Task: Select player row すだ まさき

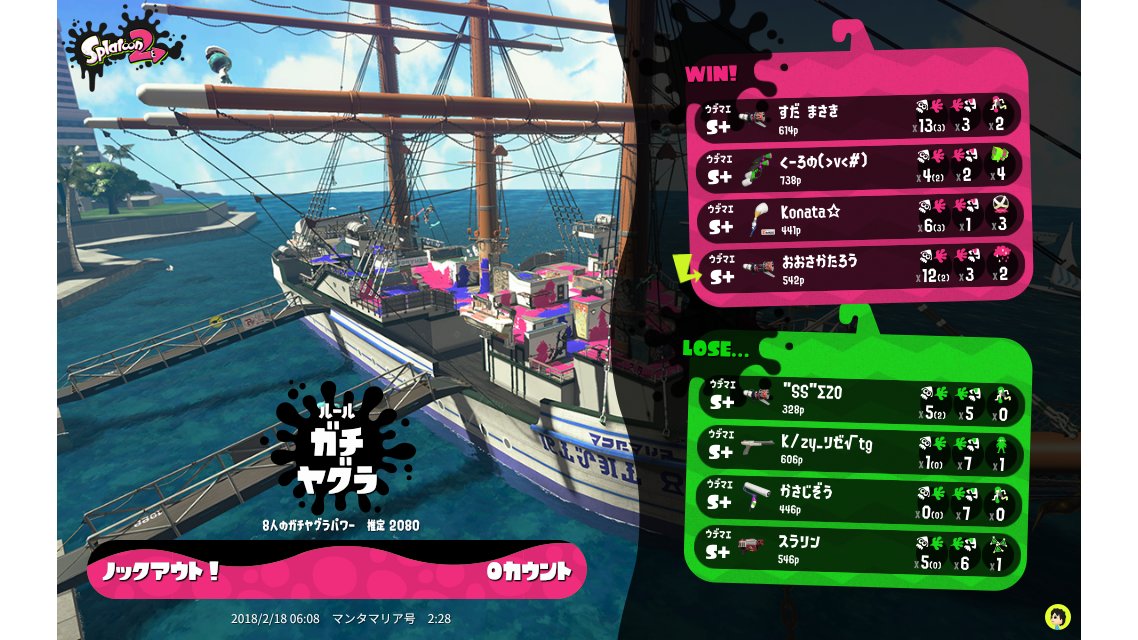Action: click(x=860, y=116)
